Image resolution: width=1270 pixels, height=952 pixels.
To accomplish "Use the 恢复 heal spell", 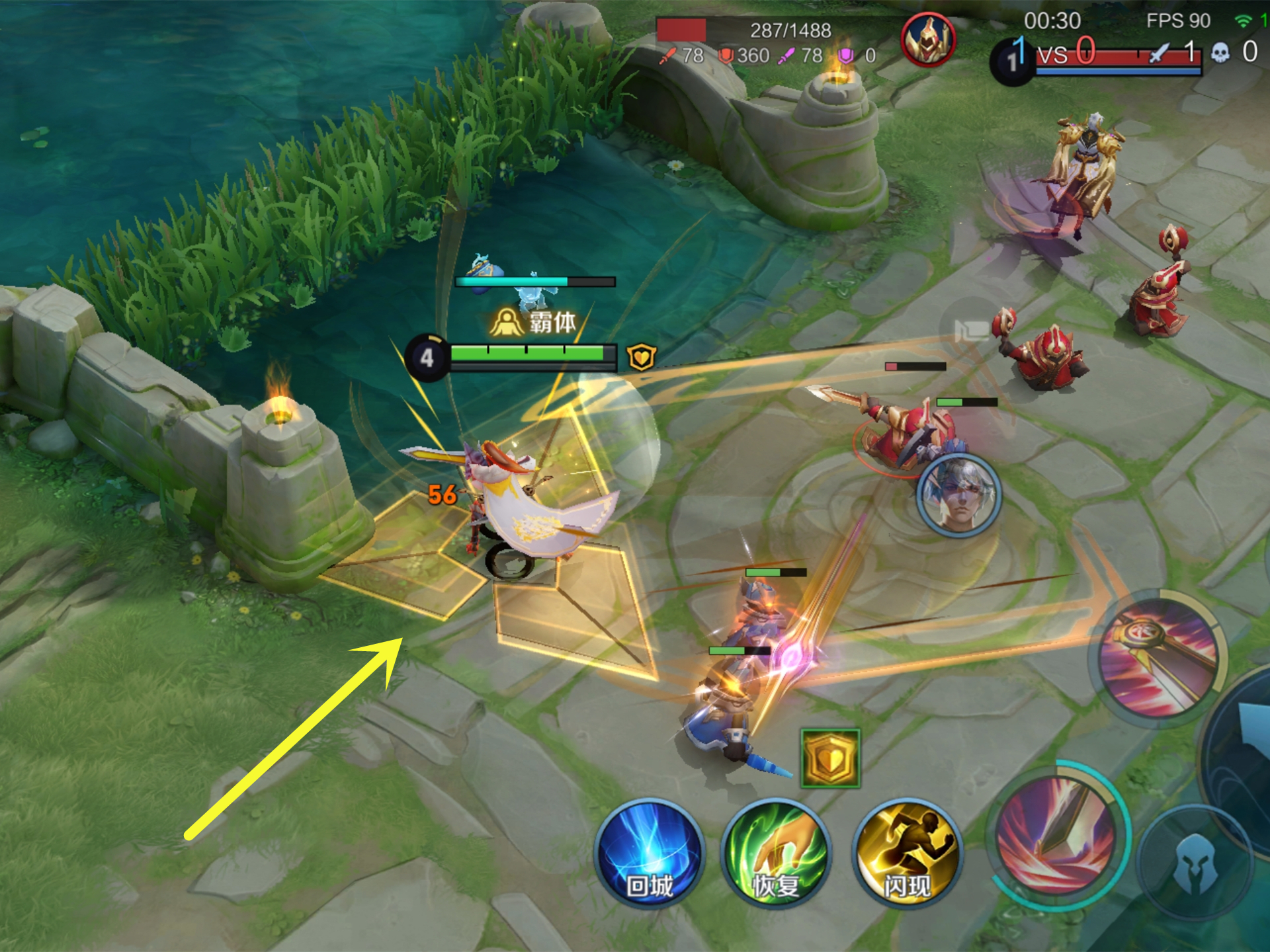I will [x=775, y=853].
